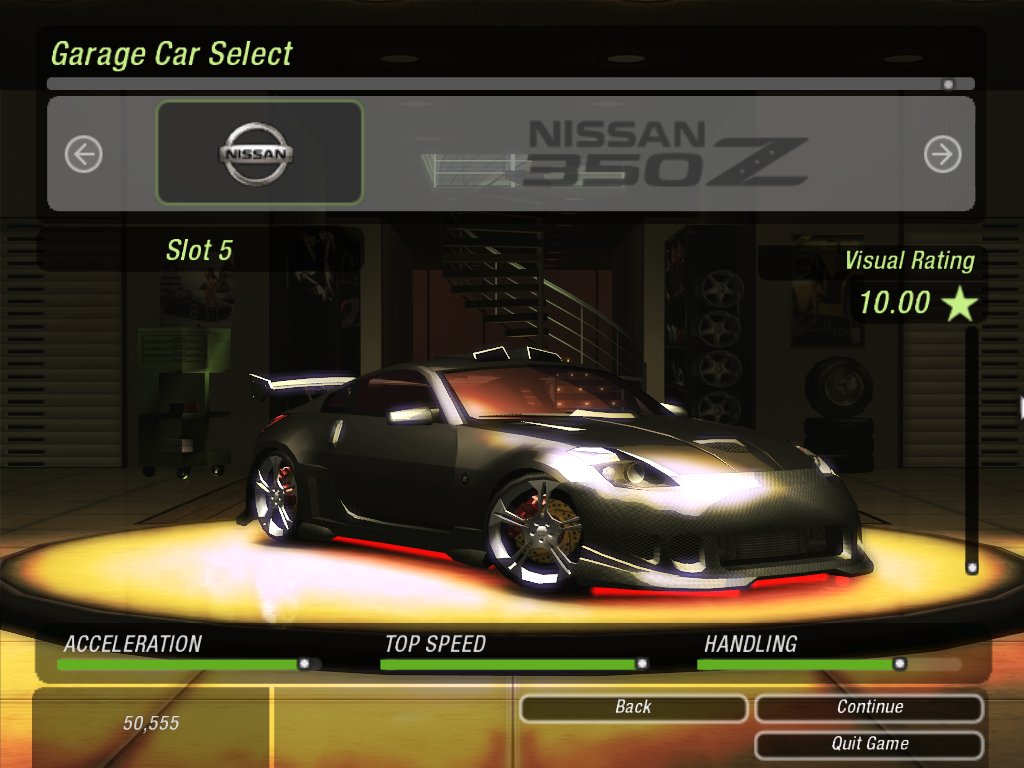Choose Quit Game

tap(869, 744)
